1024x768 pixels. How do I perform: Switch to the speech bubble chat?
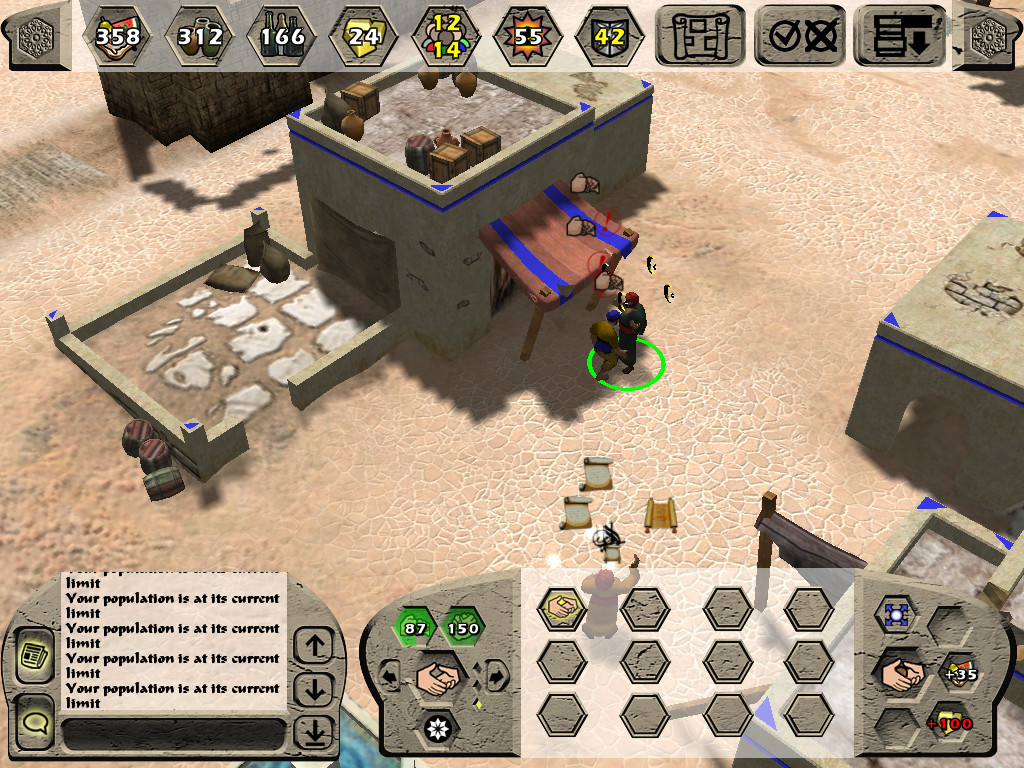tap(36, 722)
